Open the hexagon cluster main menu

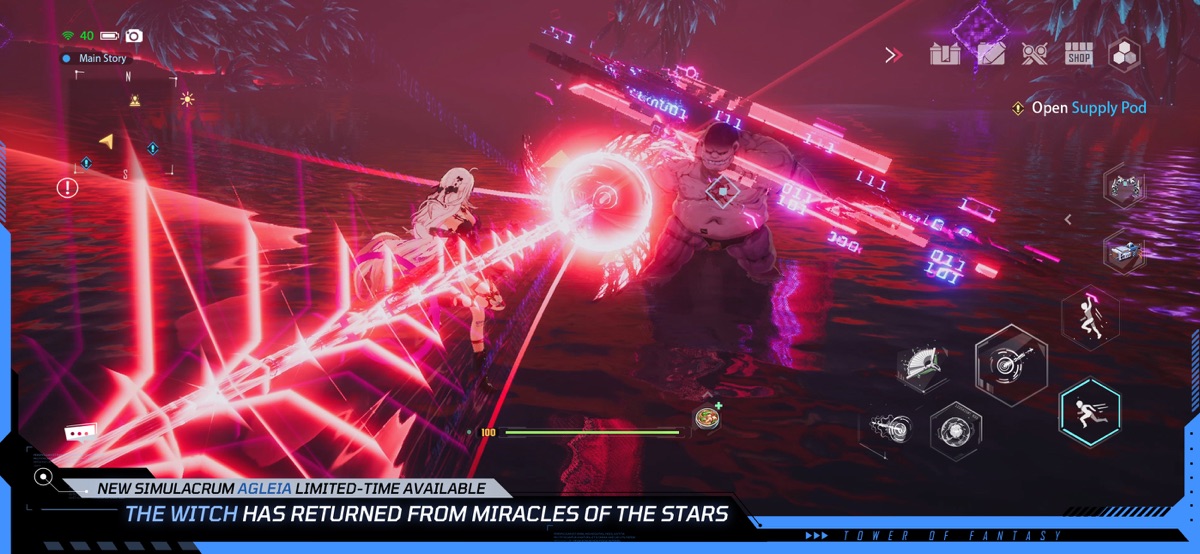[1125, 54]
